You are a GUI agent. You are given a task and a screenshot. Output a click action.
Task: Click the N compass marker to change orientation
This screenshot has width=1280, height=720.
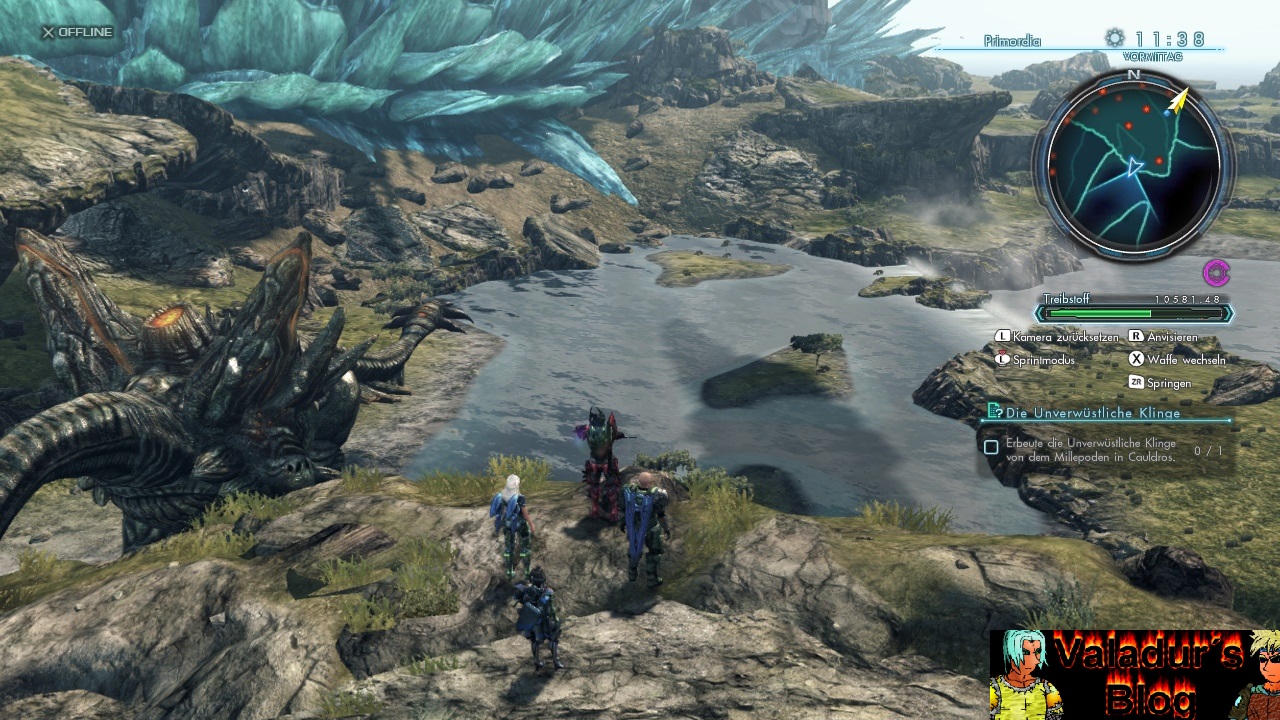(x=1136, y=74)
